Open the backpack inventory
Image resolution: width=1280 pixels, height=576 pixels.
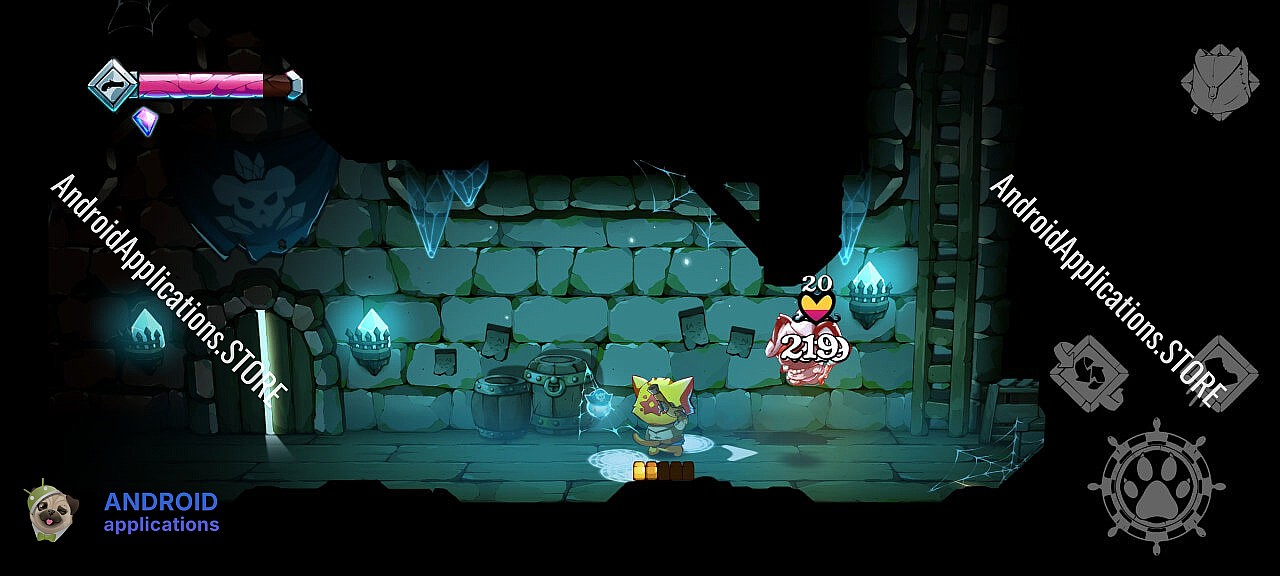1219,82
